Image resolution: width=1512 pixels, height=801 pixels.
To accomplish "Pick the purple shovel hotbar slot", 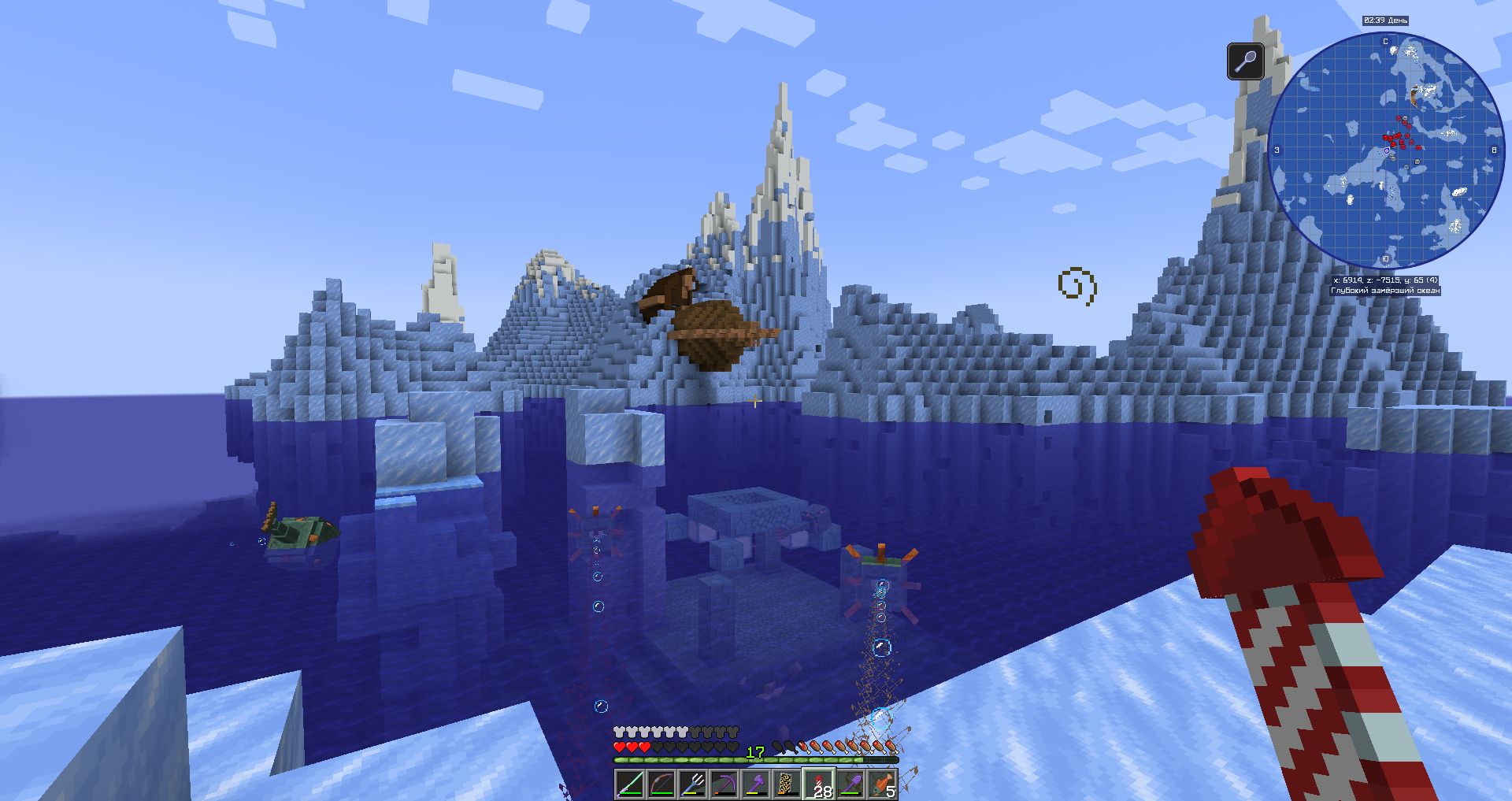I will (850, 784).
